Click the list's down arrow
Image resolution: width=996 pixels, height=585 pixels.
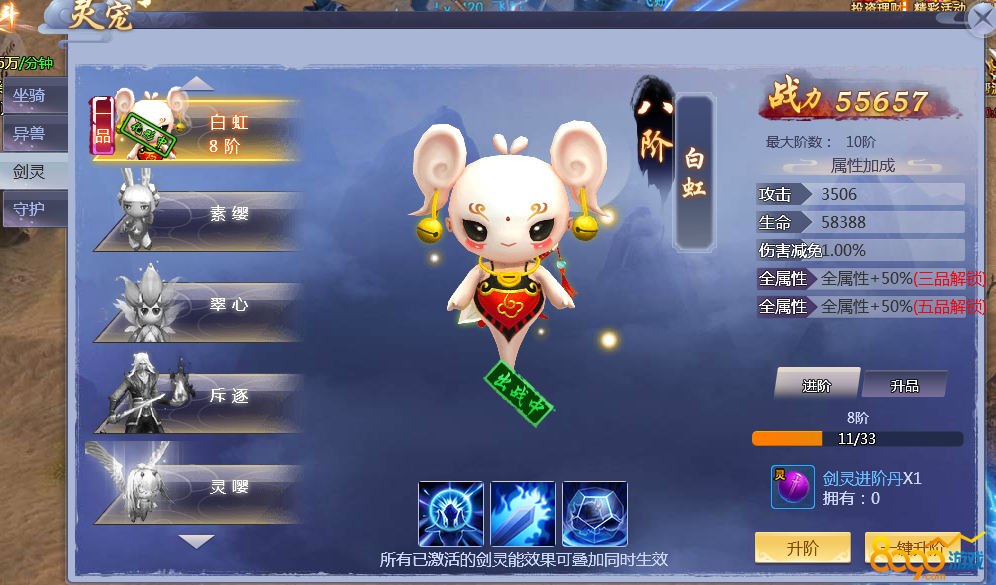(x=197, y=541)
